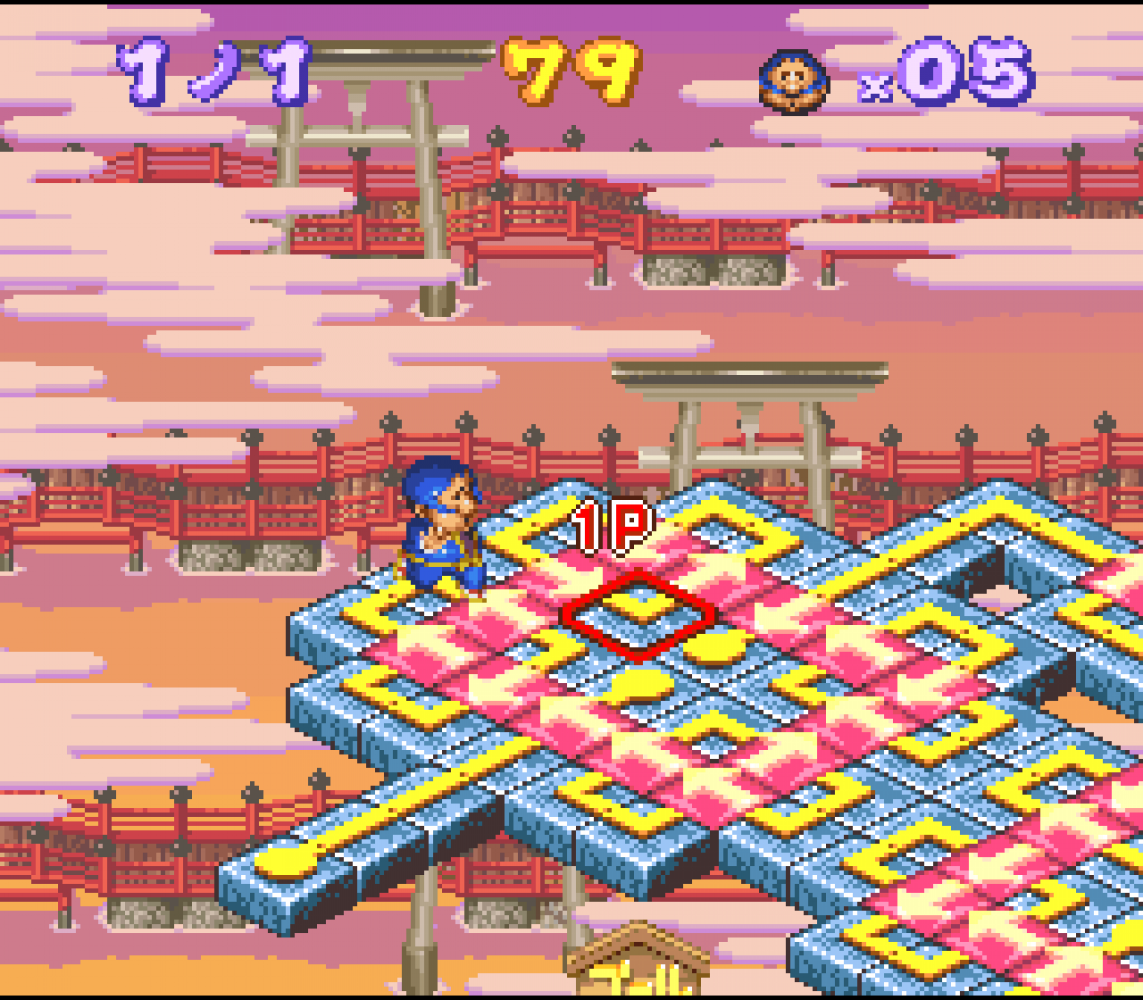This screenshot has height=1000, width=1143.
Task: Select the tile inside the red 1P cursor
Action: click(639, 614)
